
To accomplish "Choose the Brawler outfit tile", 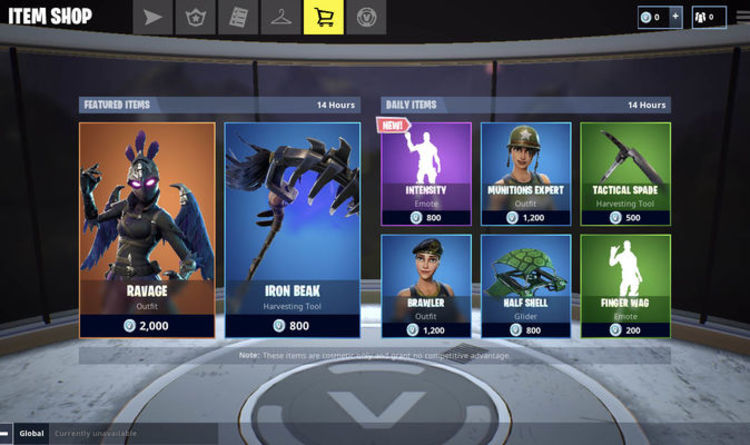I will pyautogui.click(x=426, y=286).
